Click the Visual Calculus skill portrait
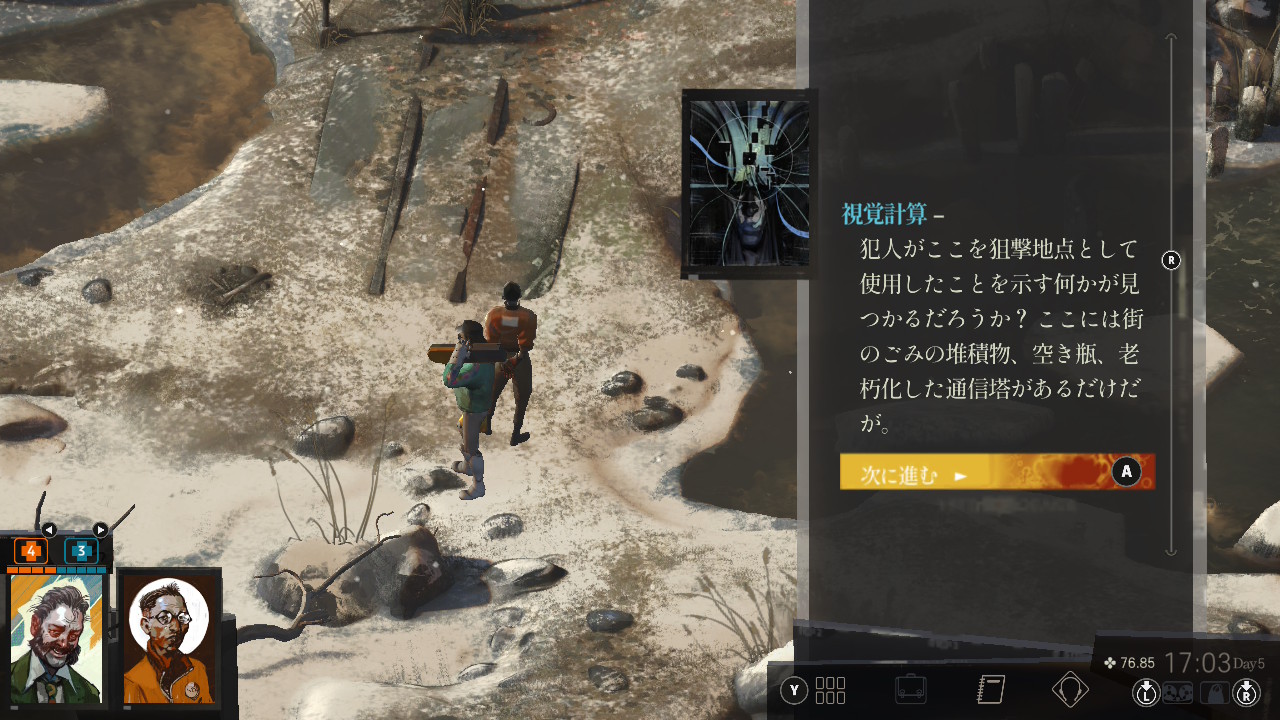The image size is (1280, 720). click(750, 183)
